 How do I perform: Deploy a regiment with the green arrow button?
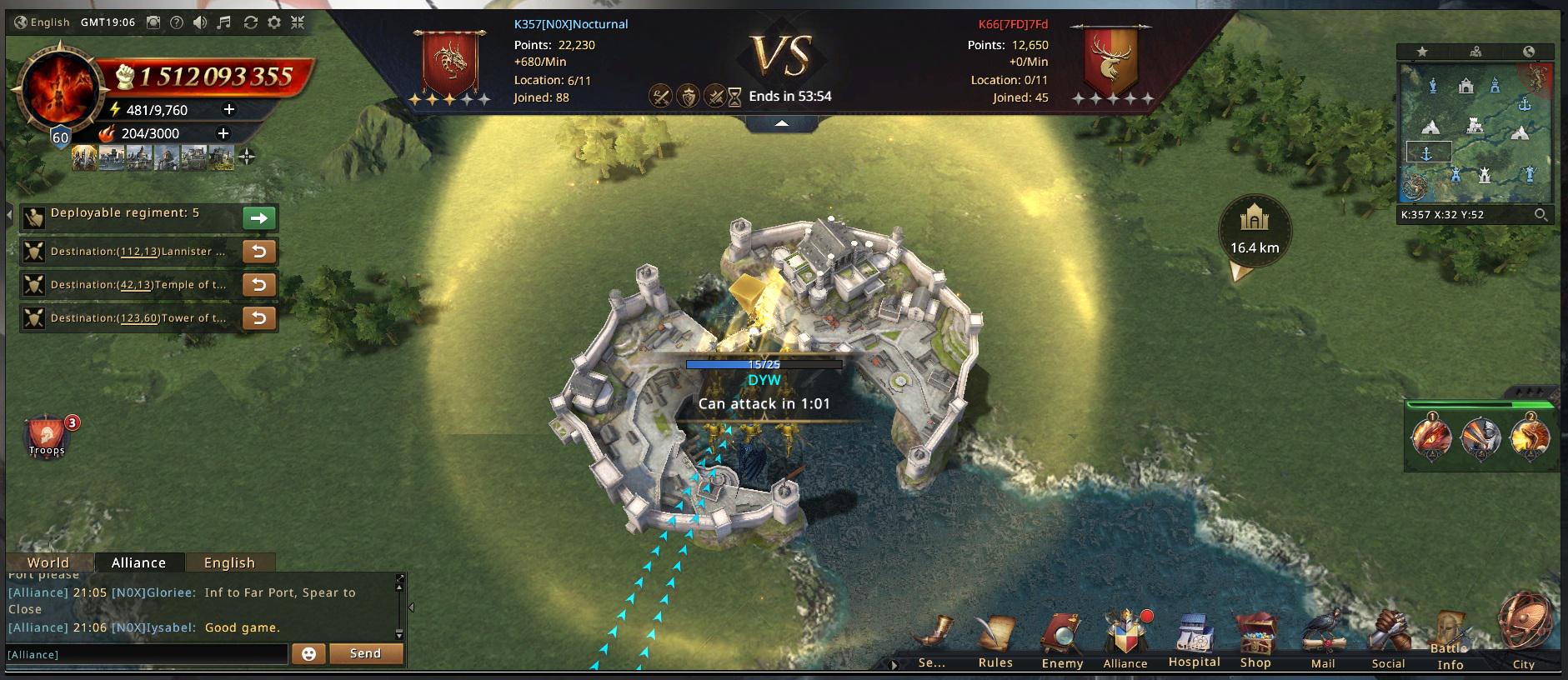[259, 218]
